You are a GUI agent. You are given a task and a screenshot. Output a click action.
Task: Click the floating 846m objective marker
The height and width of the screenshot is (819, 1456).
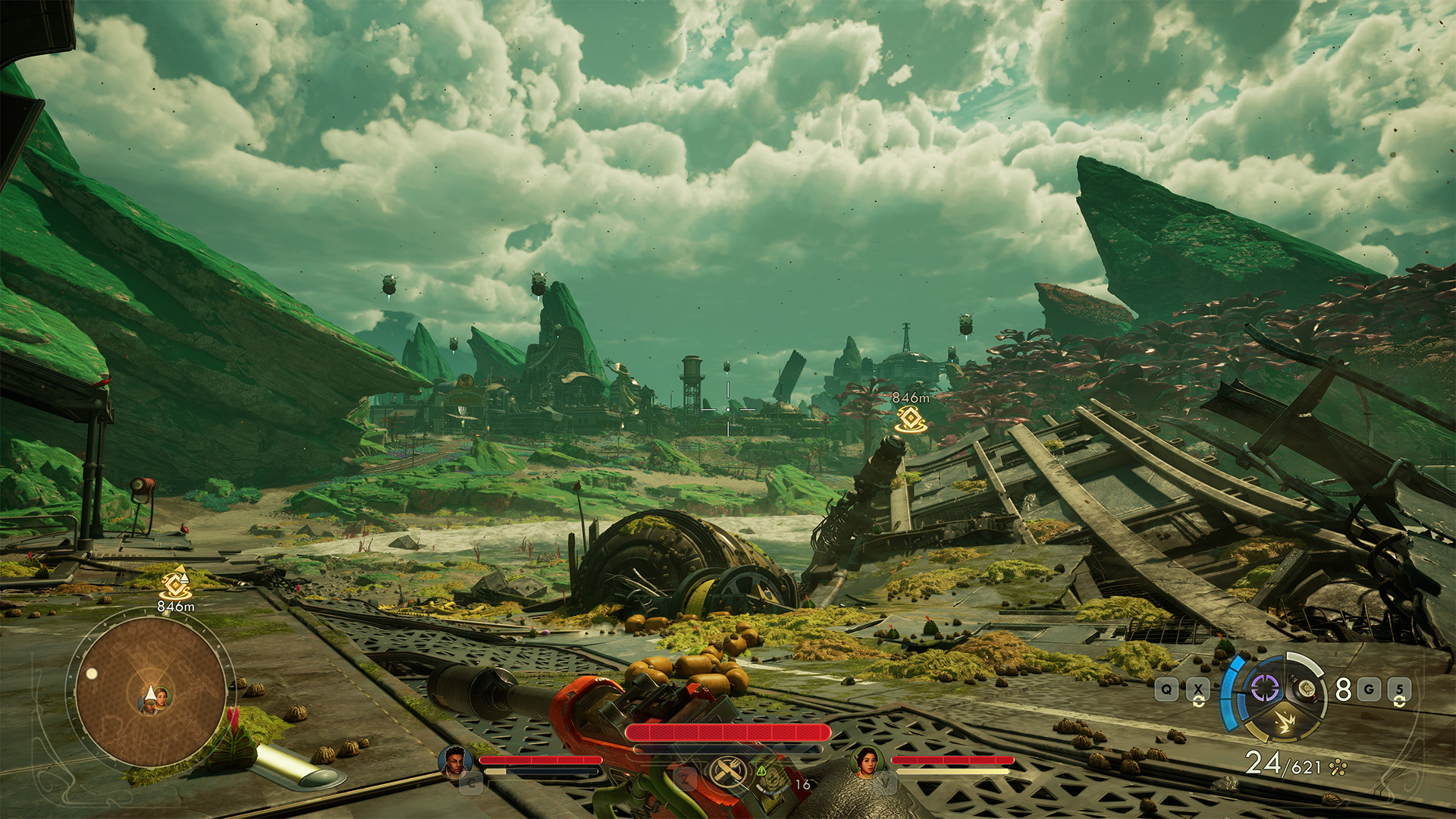point(910,419)
